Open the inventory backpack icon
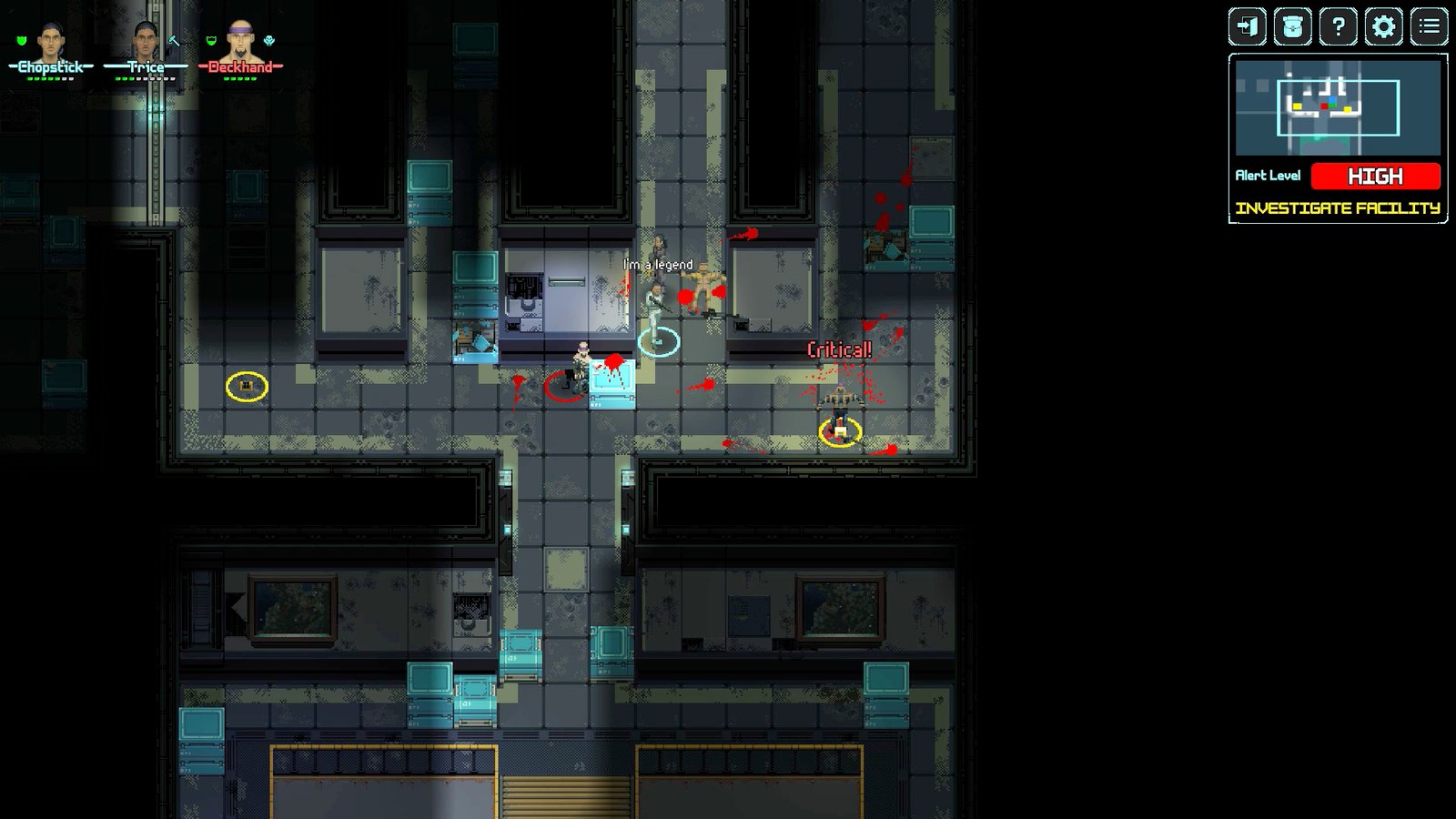1456x819 pixels. click(1292, 27)
